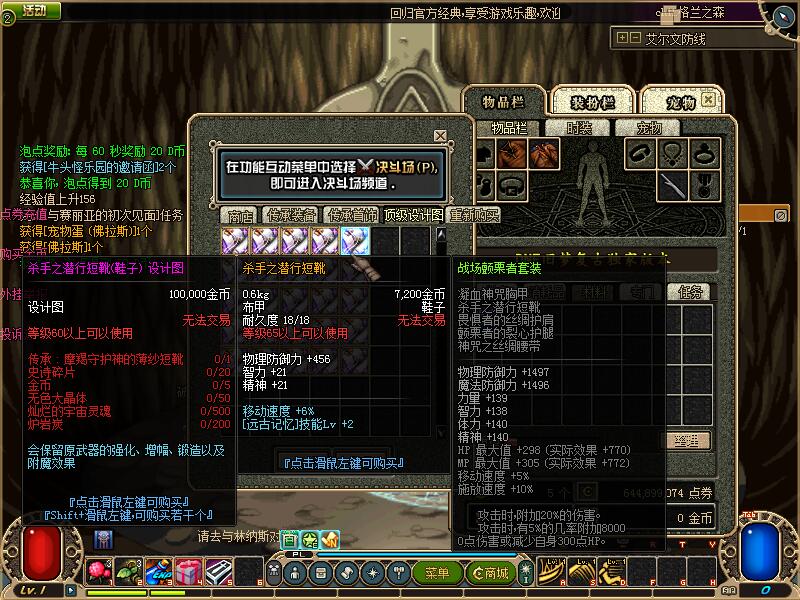Select the 时装 costume sub-tab
800x600 pixels.
point(579,128)
